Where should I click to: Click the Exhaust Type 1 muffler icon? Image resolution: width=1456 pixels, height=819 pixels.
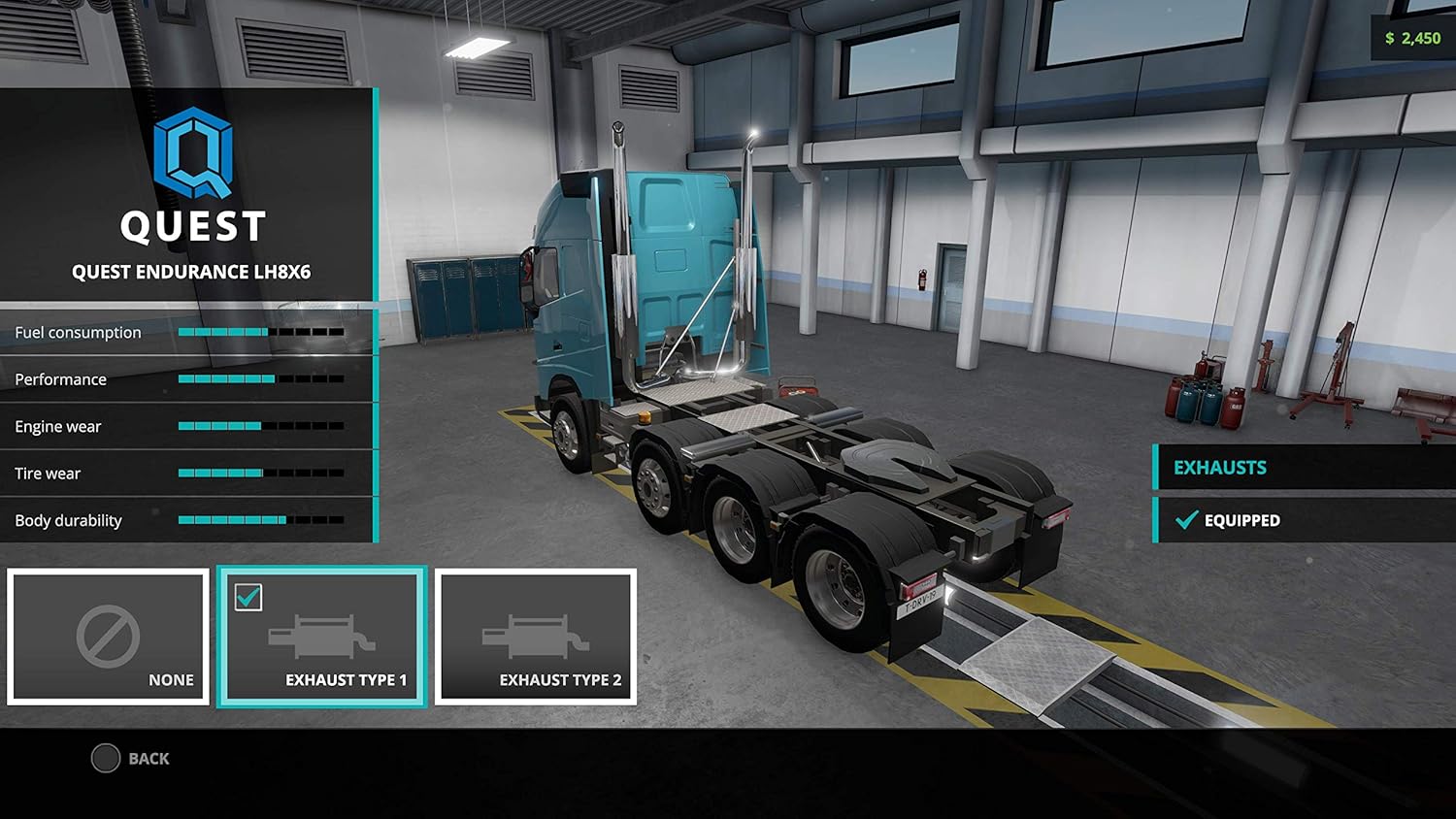tap(321, 633)
